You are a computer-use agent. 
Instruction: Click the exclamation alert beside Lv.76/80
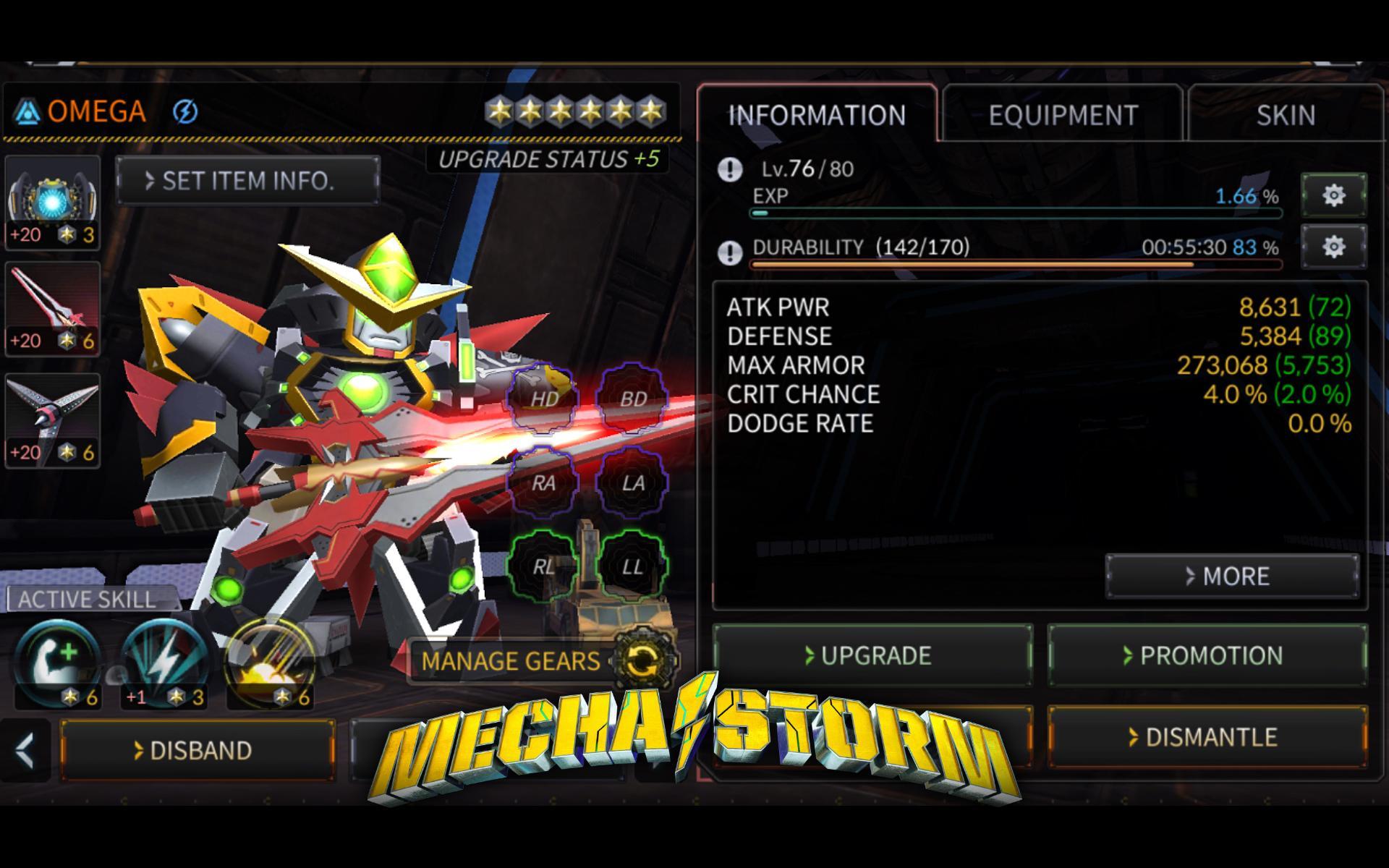coord(730,170)
